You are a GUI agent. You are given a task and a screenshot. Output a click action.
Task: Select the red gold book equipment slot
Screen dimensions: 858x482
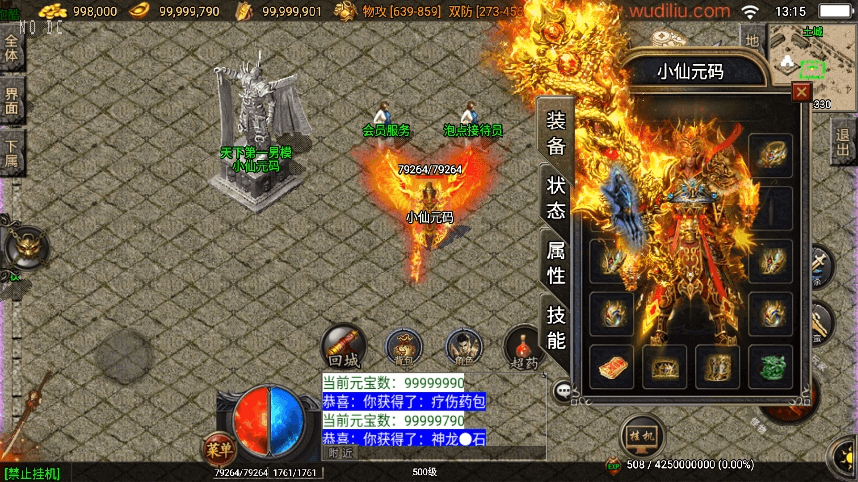(x=612, y=366)
